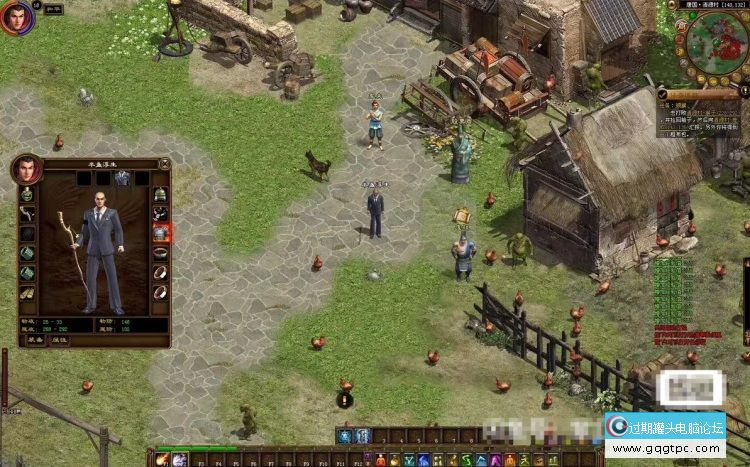Use the blue snowflake skill icon
750x467 pixels.
click(x=345, y=436)
